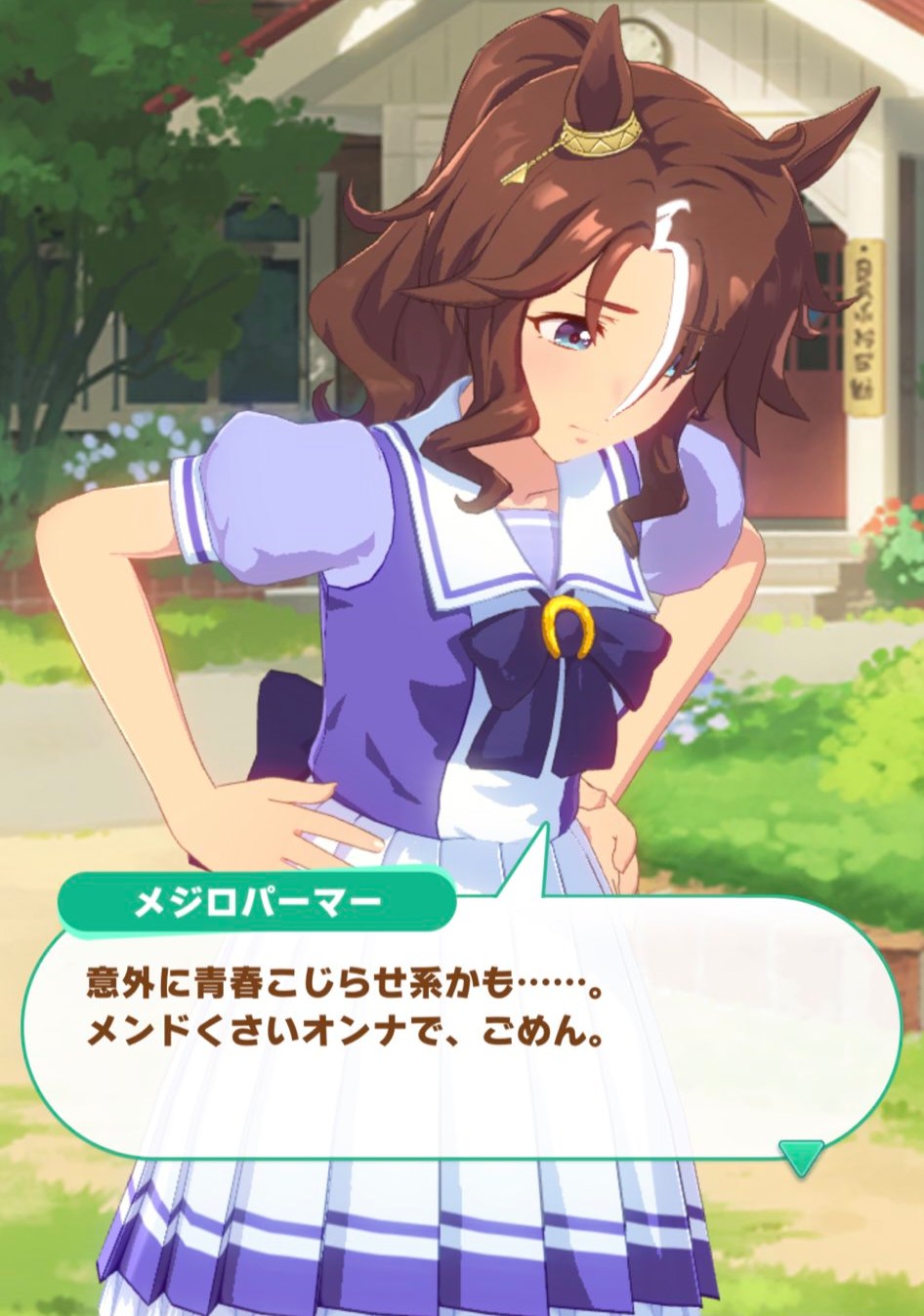Advance dialogue with the green triangle arrow
Viewport: 924px width, 1316px height.
pyautogui.click(x=801, y=1156)
